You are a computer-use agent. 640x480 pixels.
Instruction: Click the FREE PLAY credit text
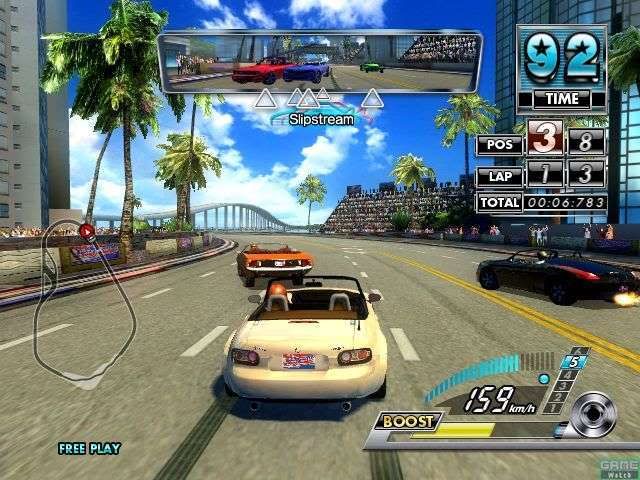89,449
